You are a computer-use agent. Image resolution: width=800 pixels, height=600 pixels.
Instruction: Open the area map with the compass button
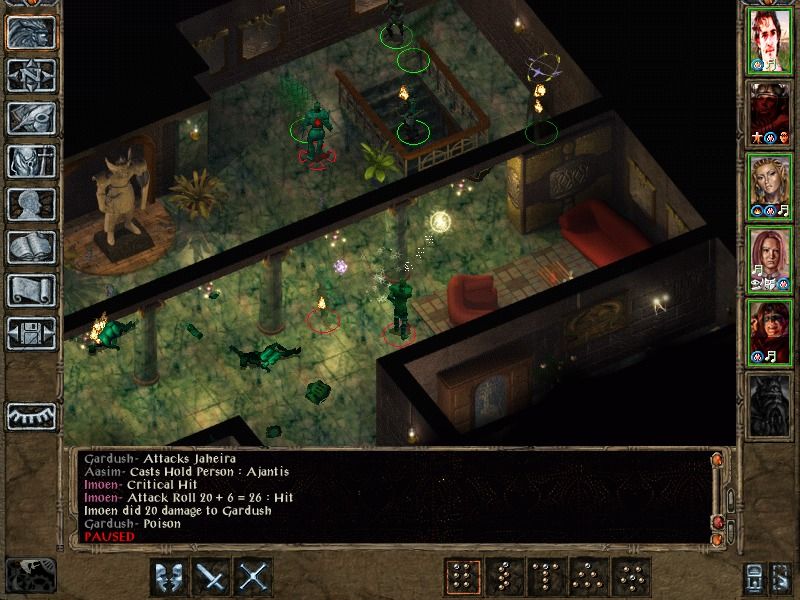pos(29,75)
